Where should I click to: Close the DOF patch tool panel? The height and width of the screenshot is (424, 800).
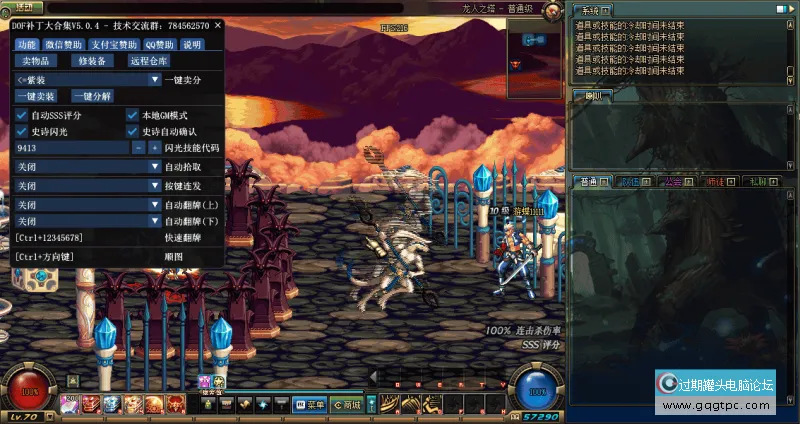click(218, 26)
